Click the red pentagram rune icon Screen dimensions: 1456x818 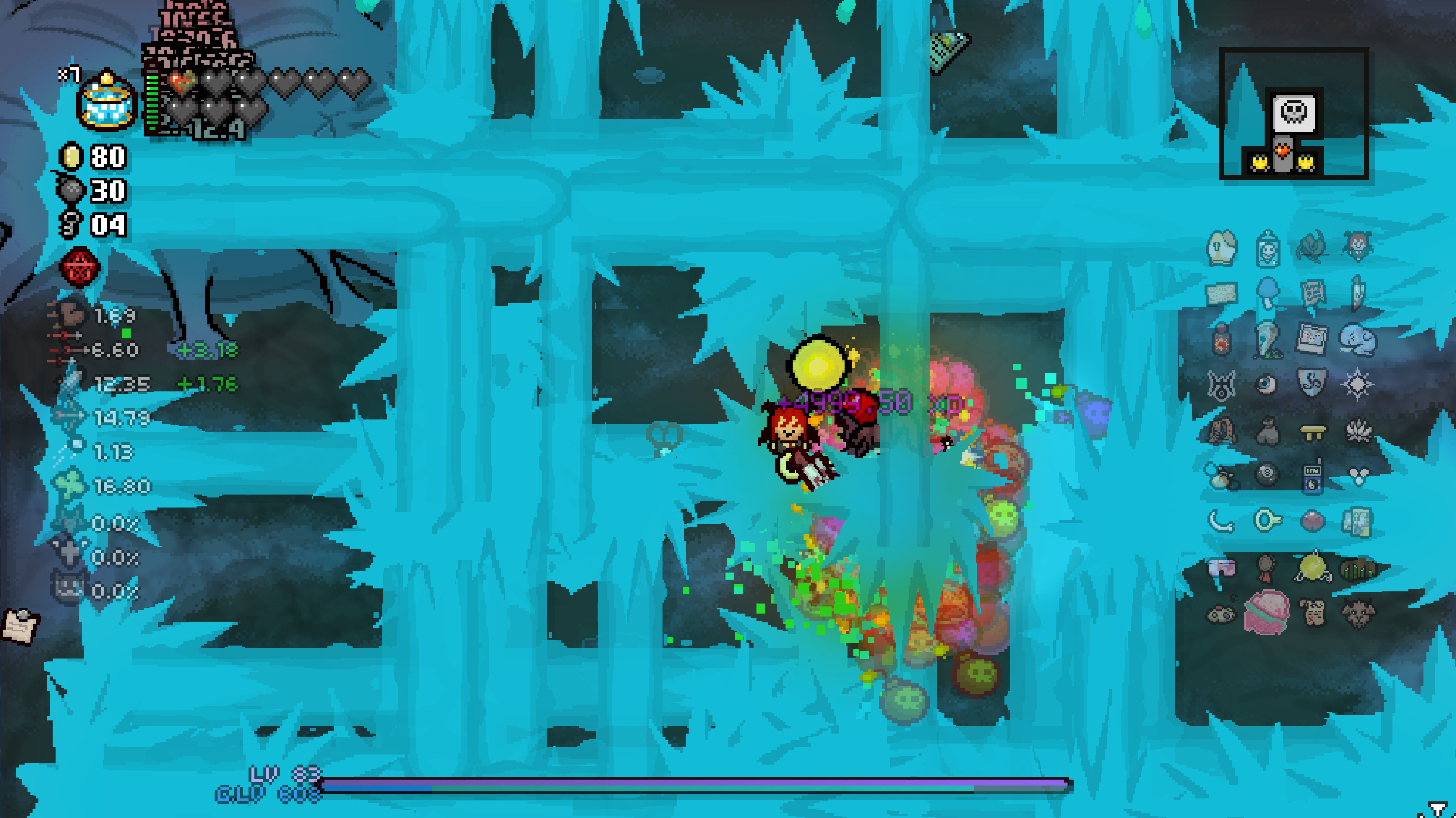(79, 267)
